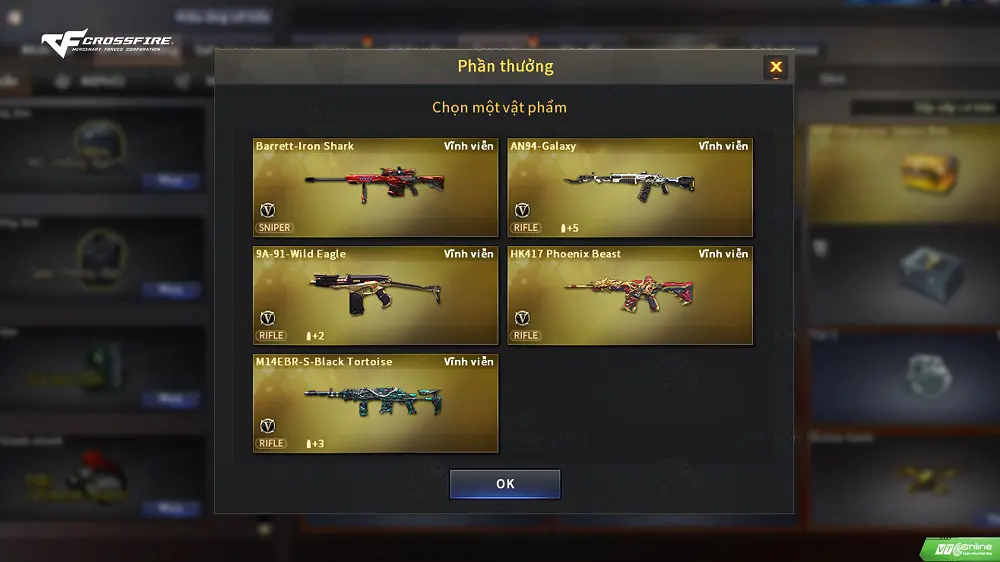
Task: Pick the 9A-91-Wild Eagle rifle
Action: click(375, 295)
